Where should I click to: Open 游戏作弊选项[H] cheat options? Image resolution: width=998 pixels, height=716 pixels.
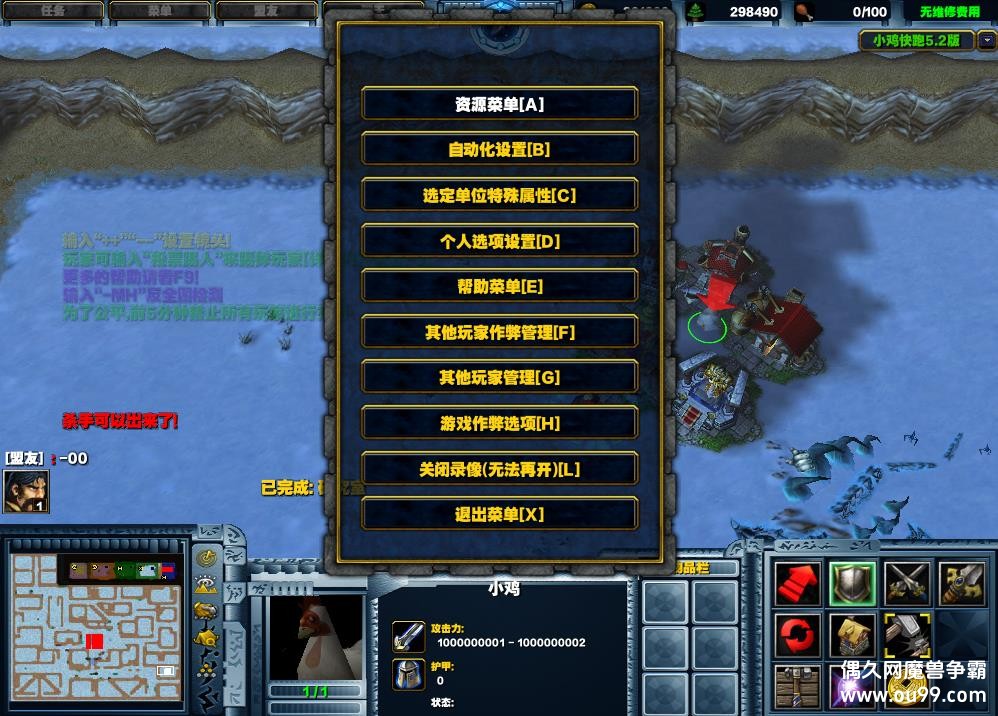pyautogui.click(x=499, y=424)
